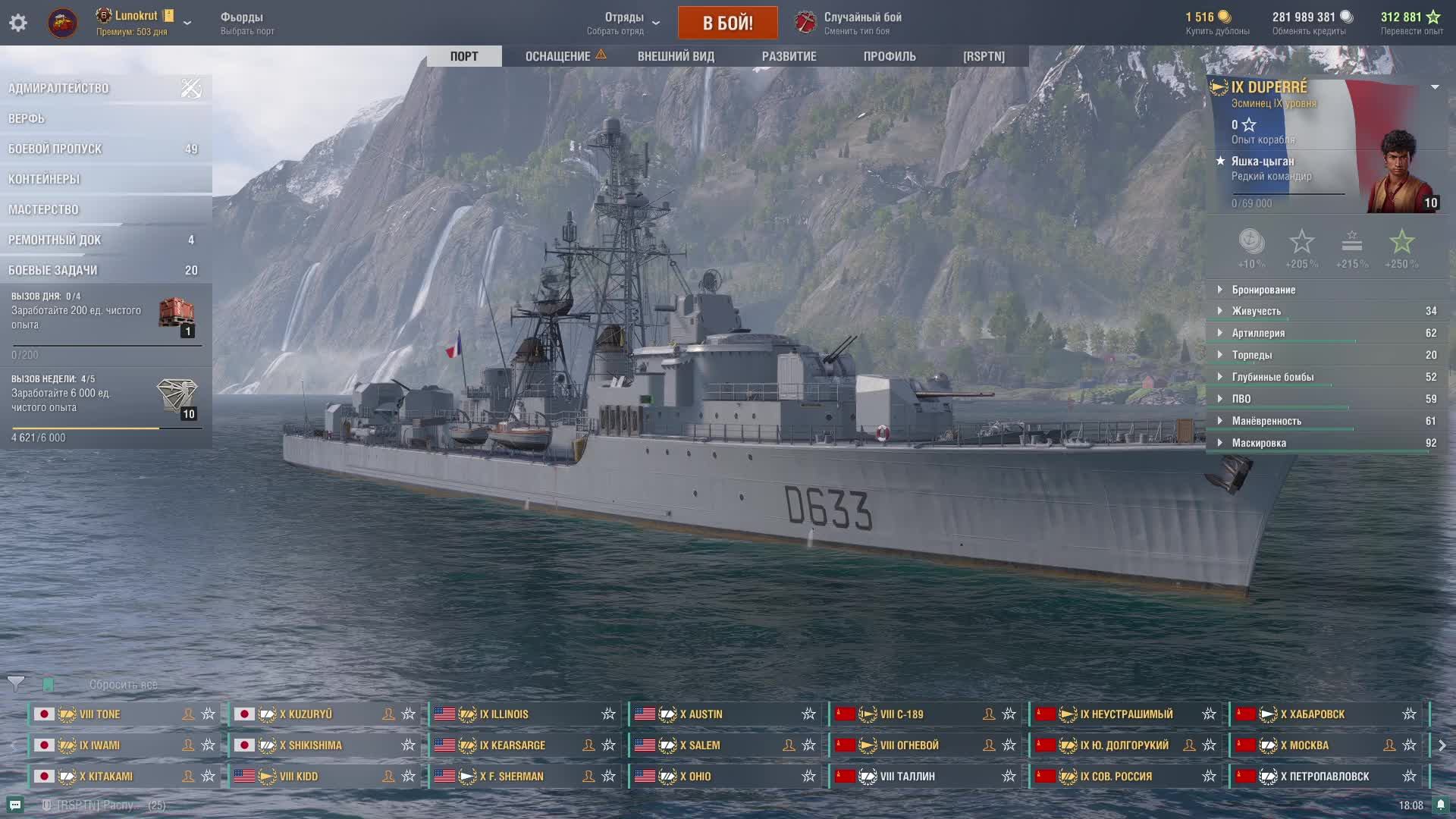
Task: Choose X Salem from the carousel
Action: pos(699,745)
